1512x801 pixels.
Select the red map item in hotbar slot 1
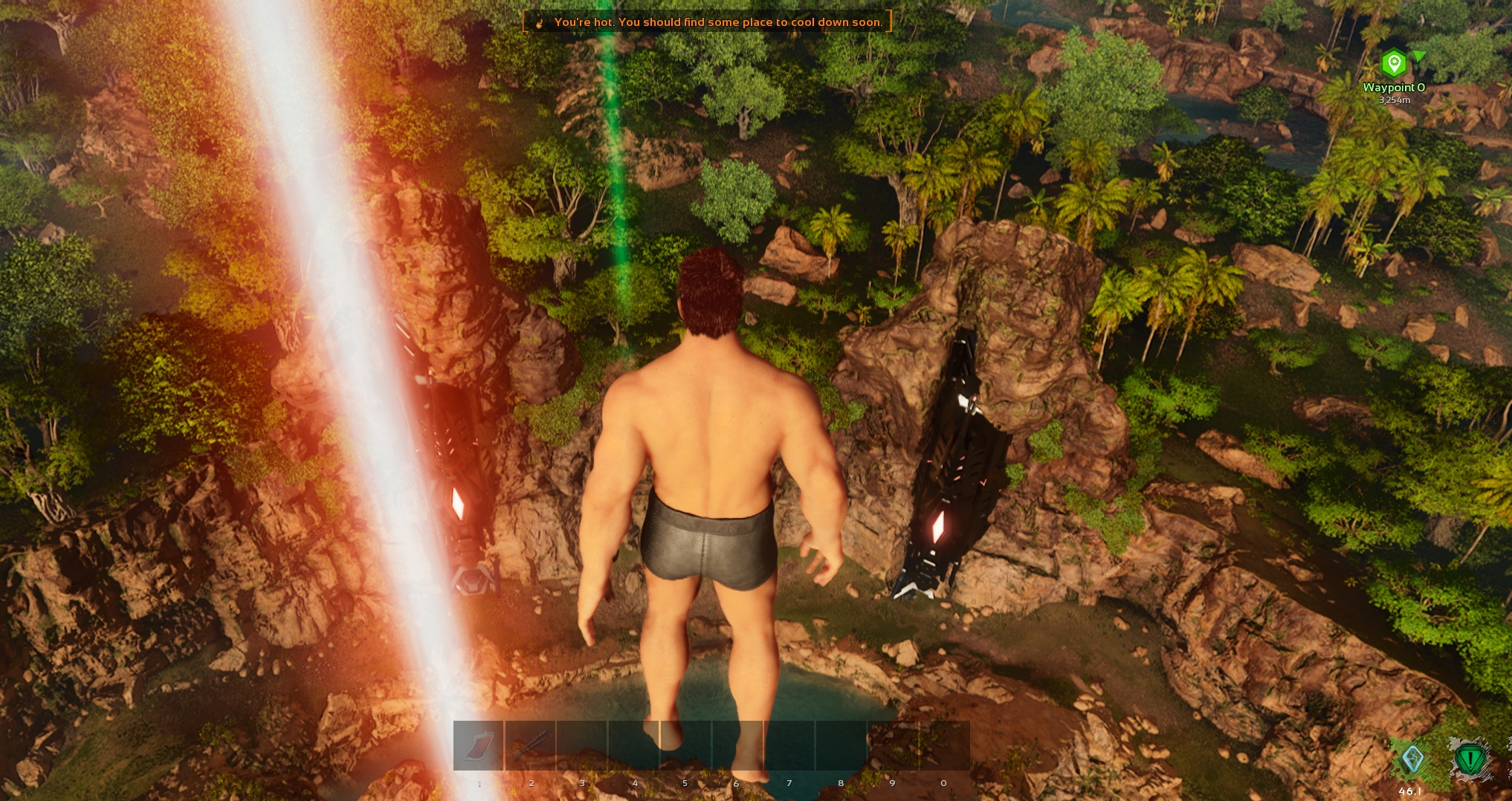pyautogui.click(x=479, y=745)
